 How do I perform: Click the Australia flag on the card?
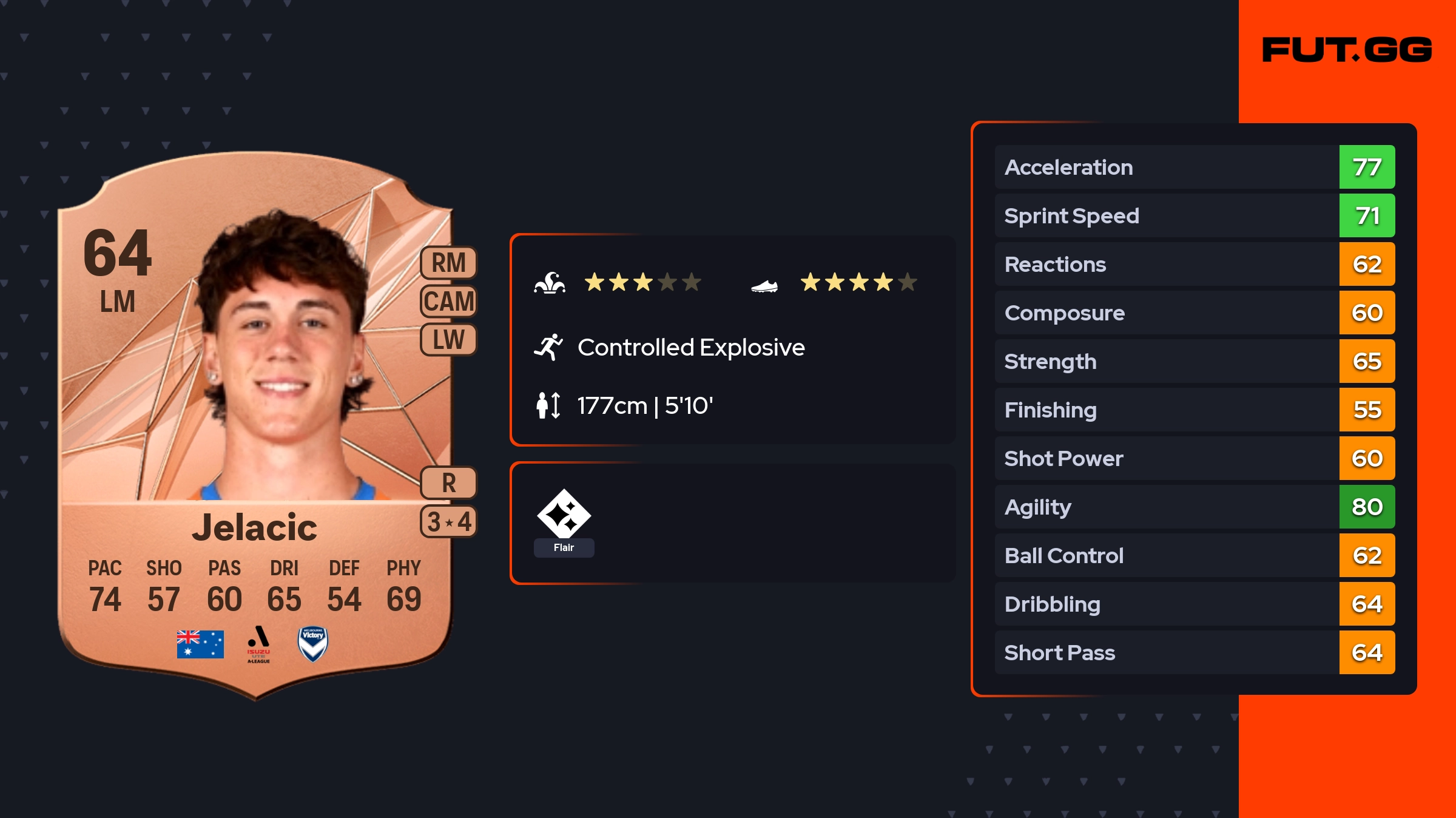tap(200, 644)
